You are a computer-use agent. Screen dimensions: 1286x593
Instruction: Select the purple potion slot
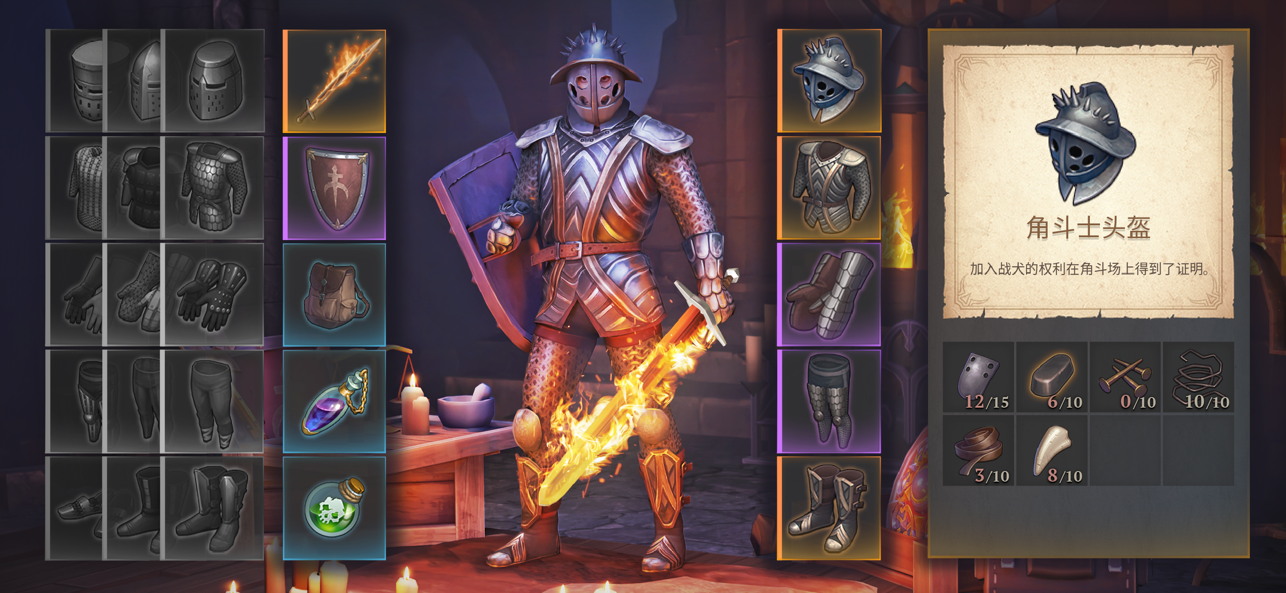click(x=334, y=402)
